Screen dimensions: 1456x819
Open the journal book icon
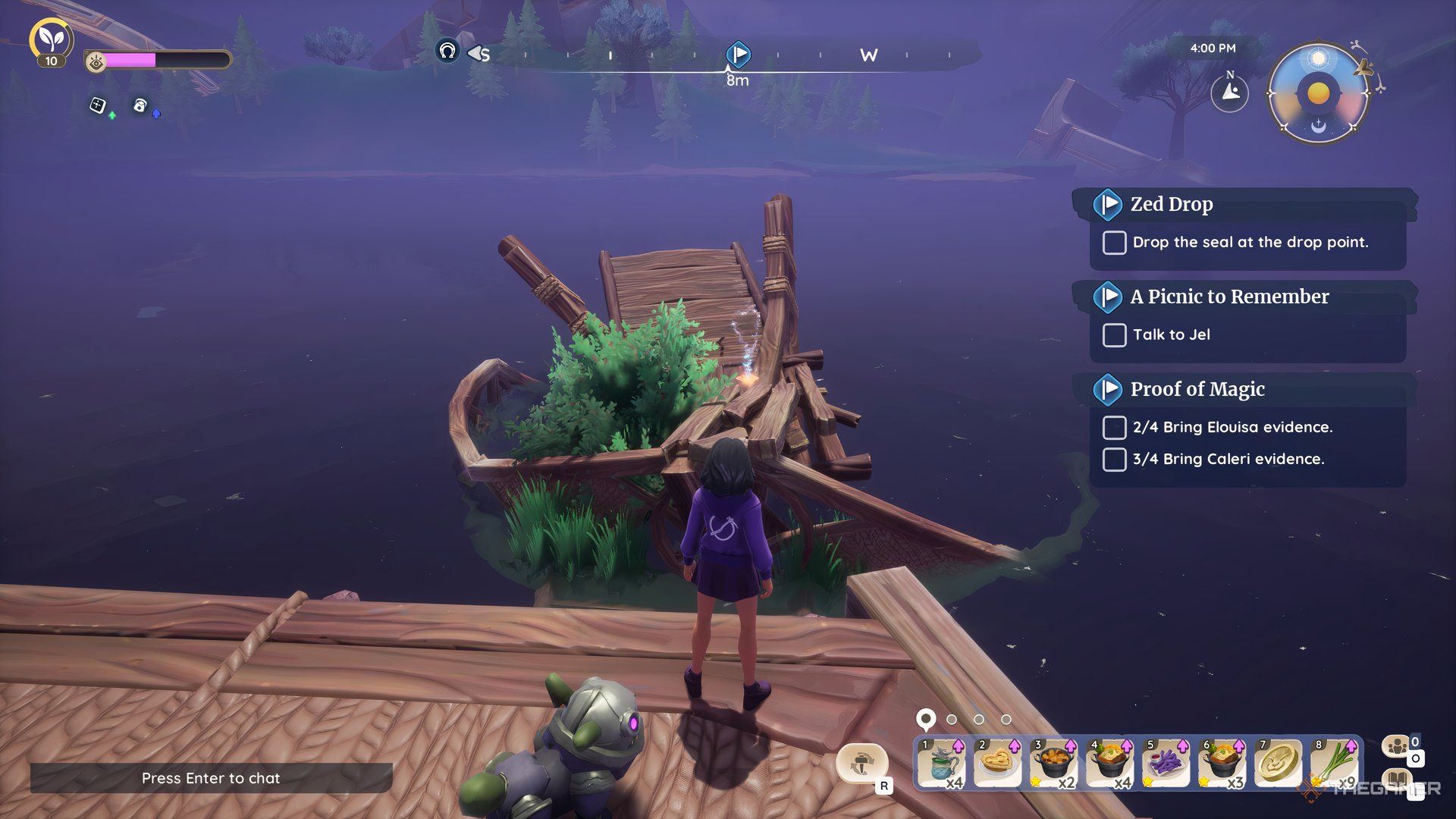point(1398,780)
